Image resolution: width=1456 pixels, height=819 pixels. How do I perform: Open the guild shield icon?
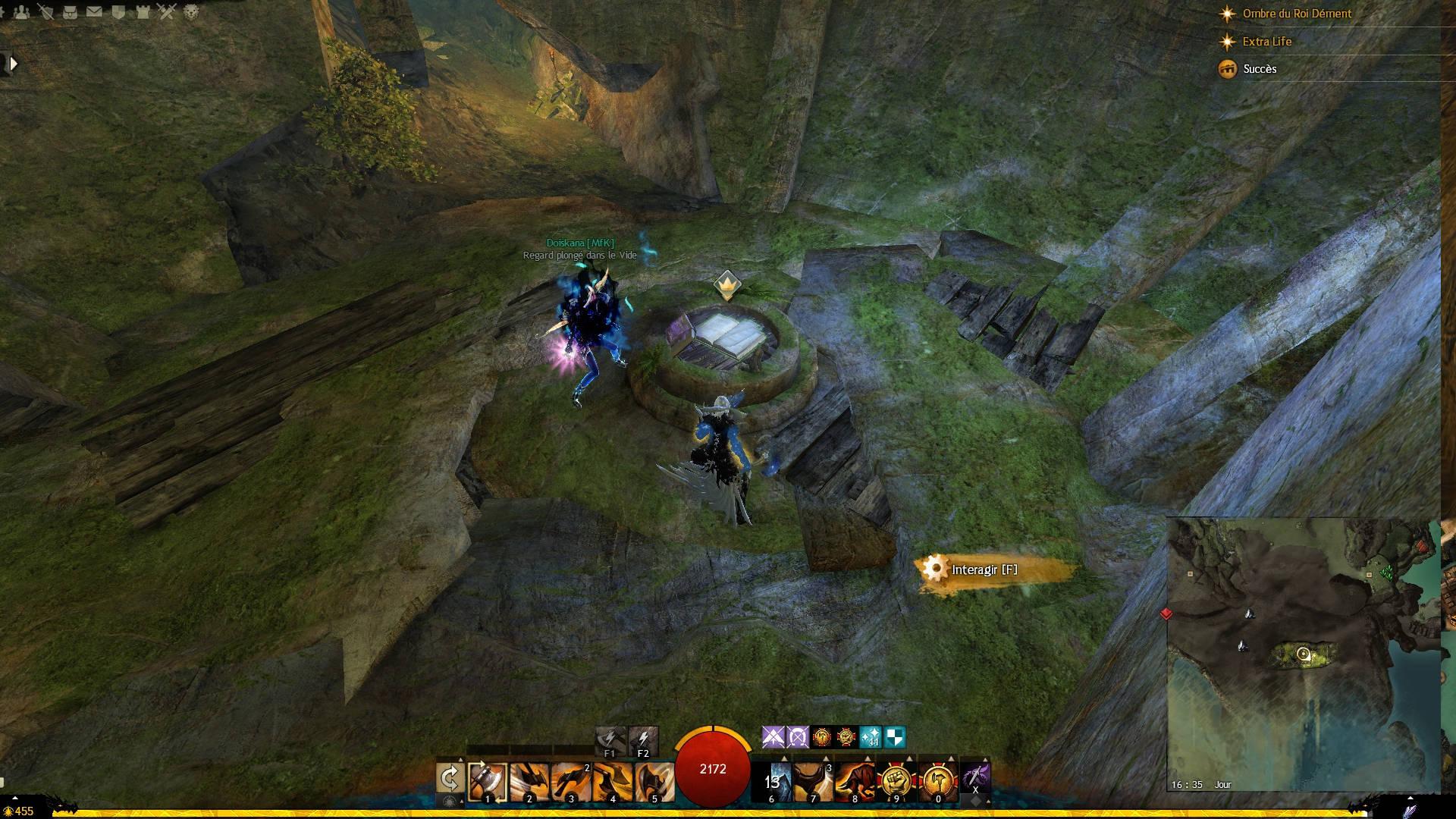click(118, 11)
